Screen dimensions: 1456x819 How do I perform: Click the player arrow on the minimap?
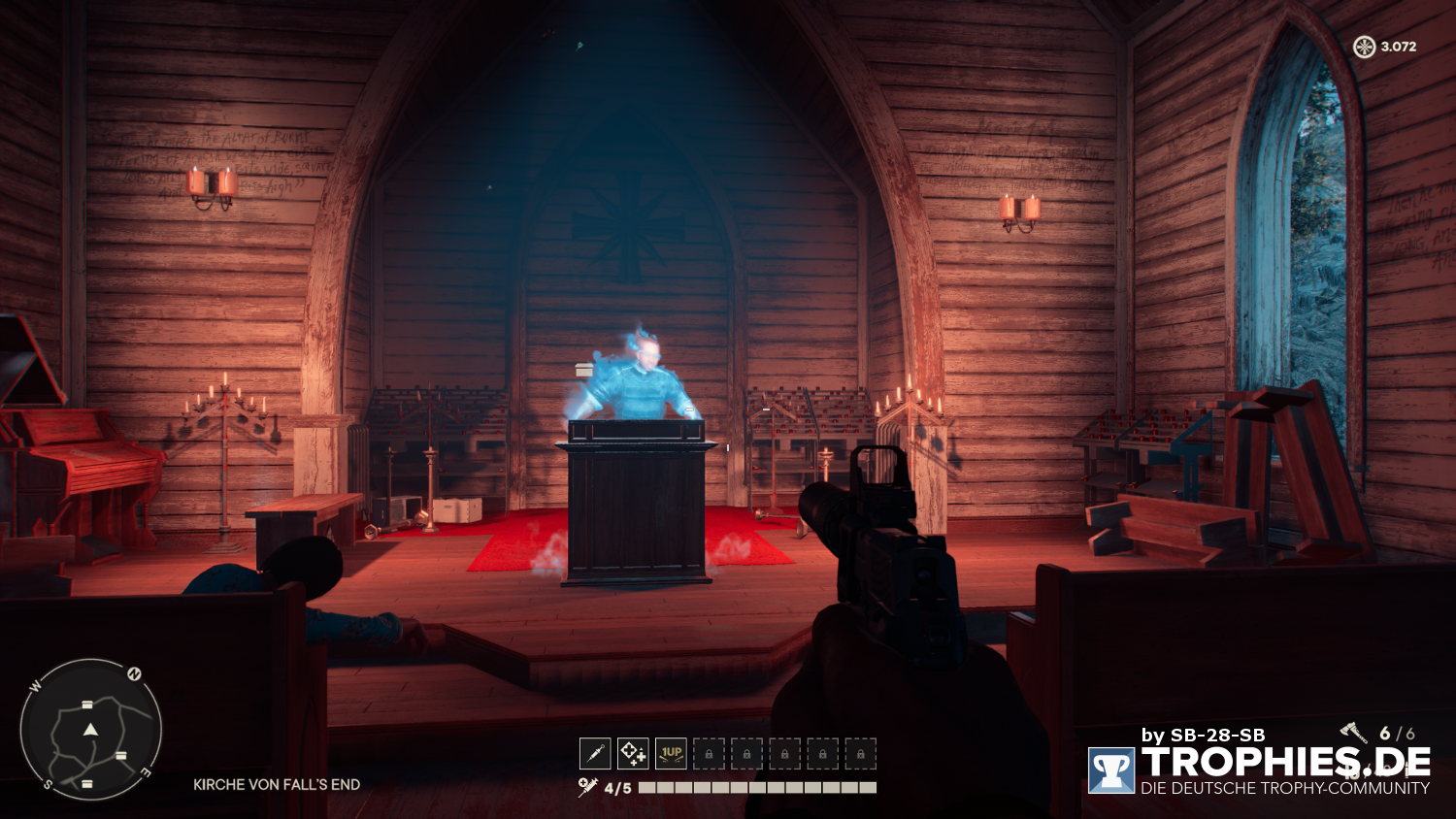point(90,729)
